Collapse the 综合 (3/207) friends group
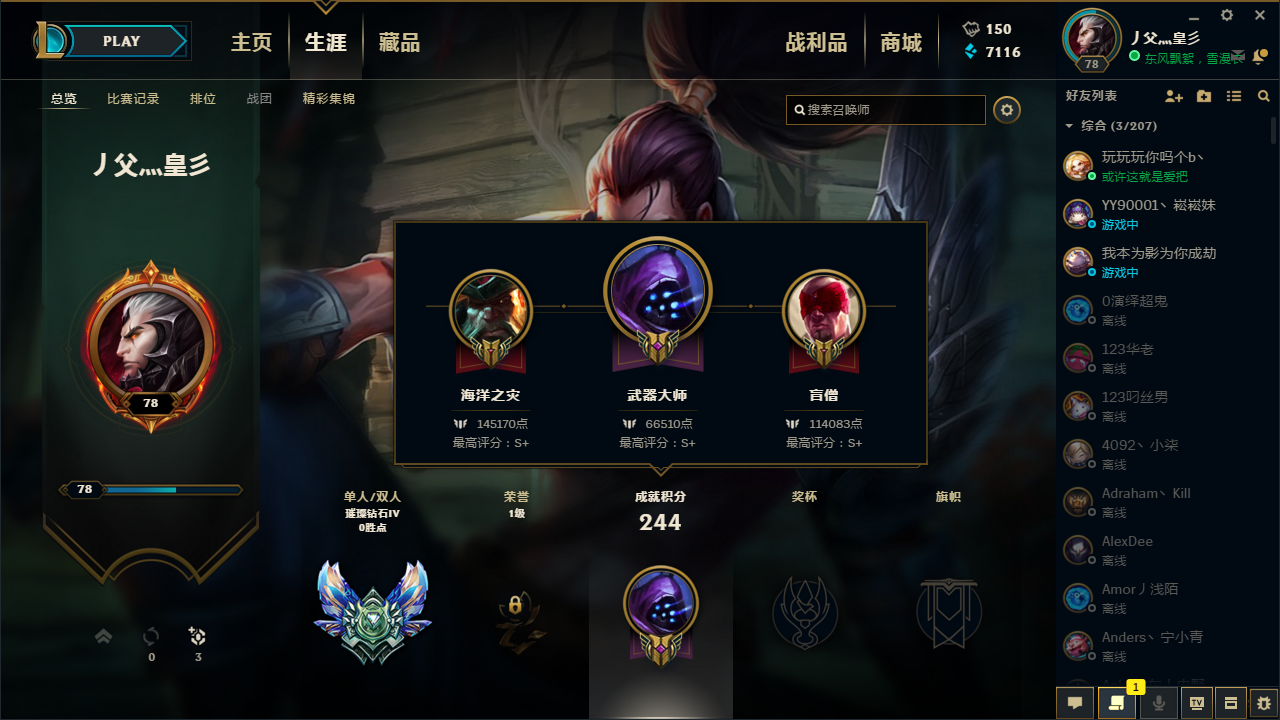Screen dimensions: 1280x720 tap(1071, 126)
